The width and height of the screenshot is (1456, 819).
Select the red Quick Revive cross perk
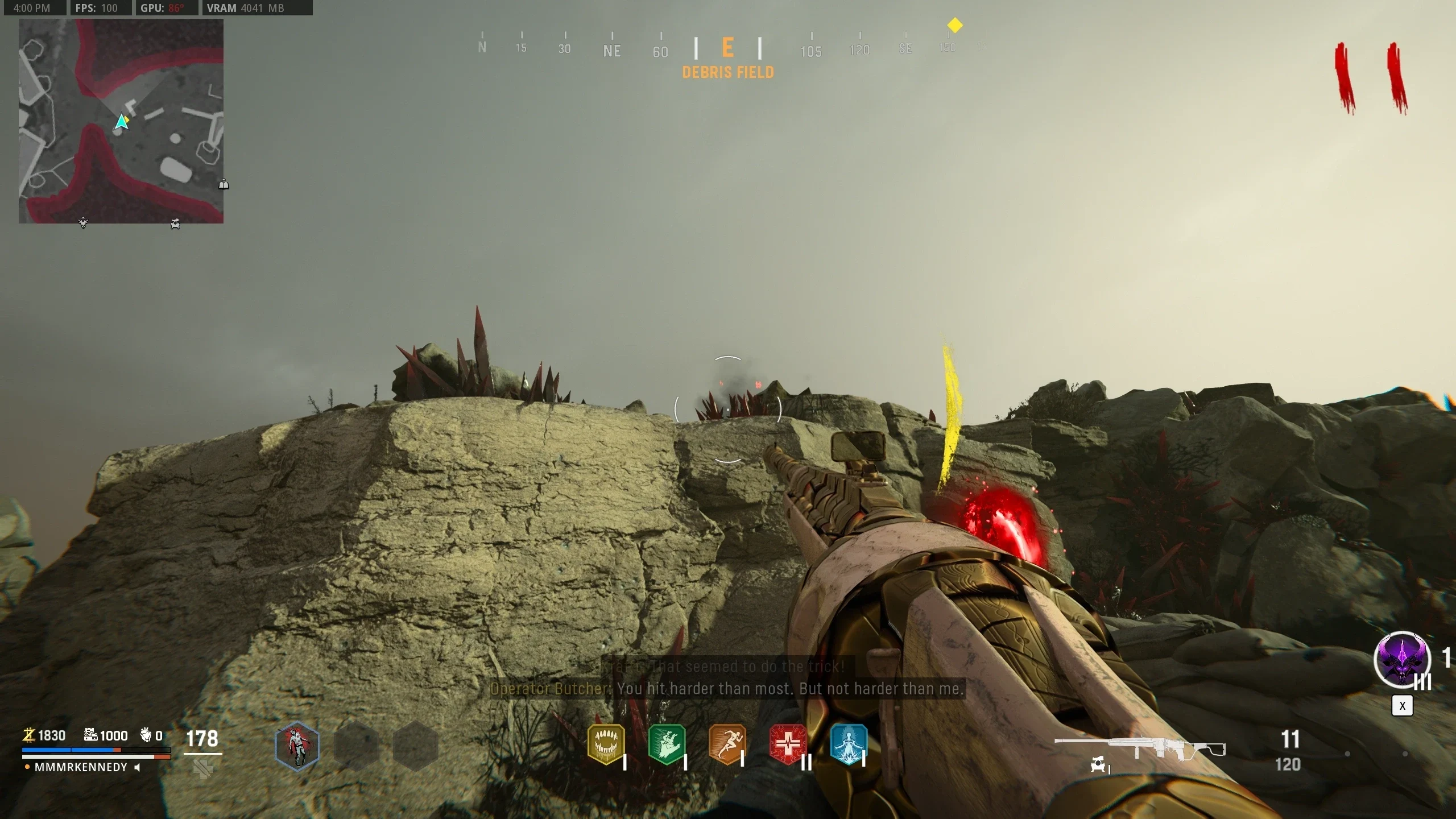tap(788, 743)
